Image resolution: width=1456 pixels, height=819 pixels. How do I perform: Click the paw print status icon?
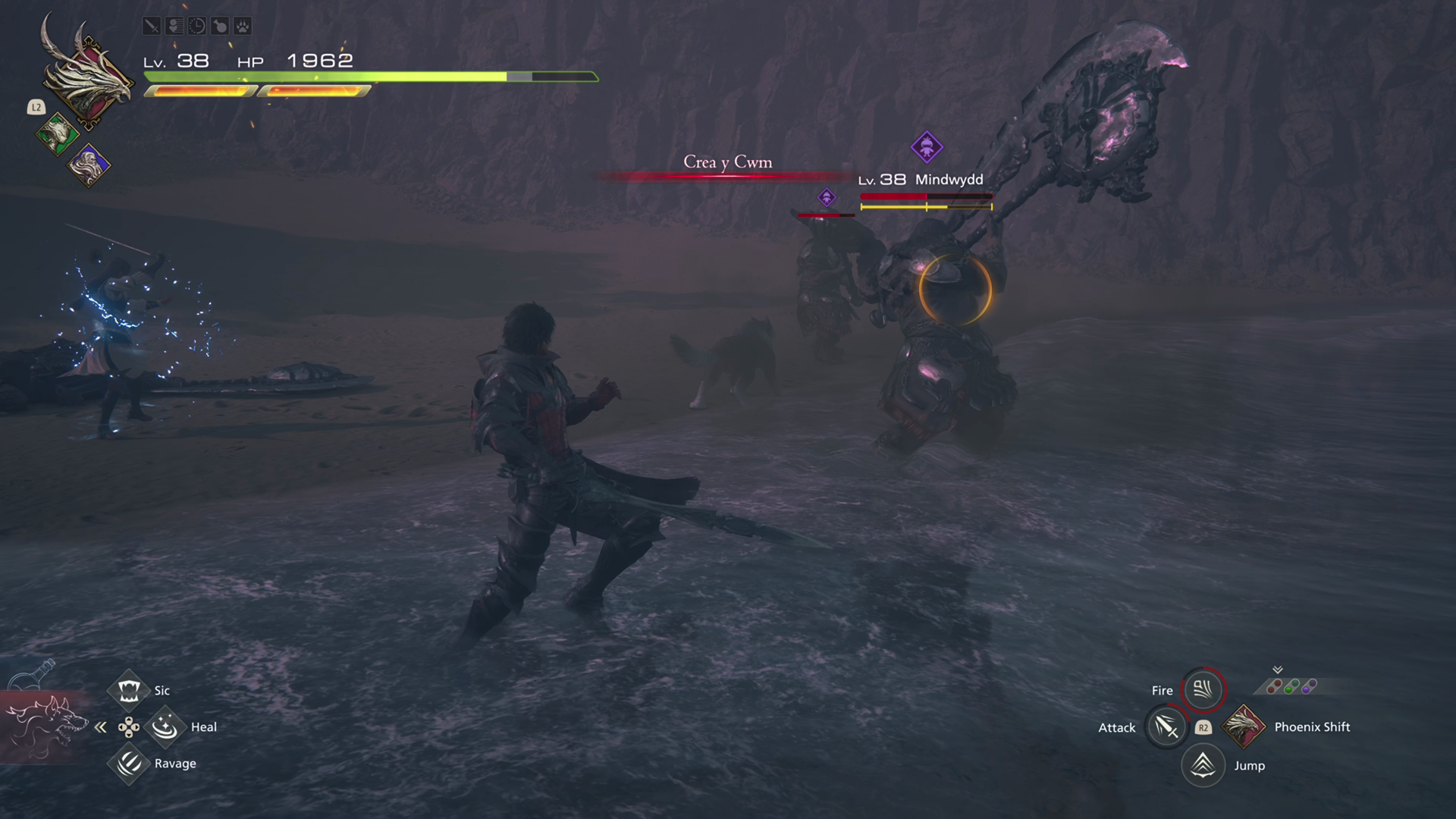[242, 27]
